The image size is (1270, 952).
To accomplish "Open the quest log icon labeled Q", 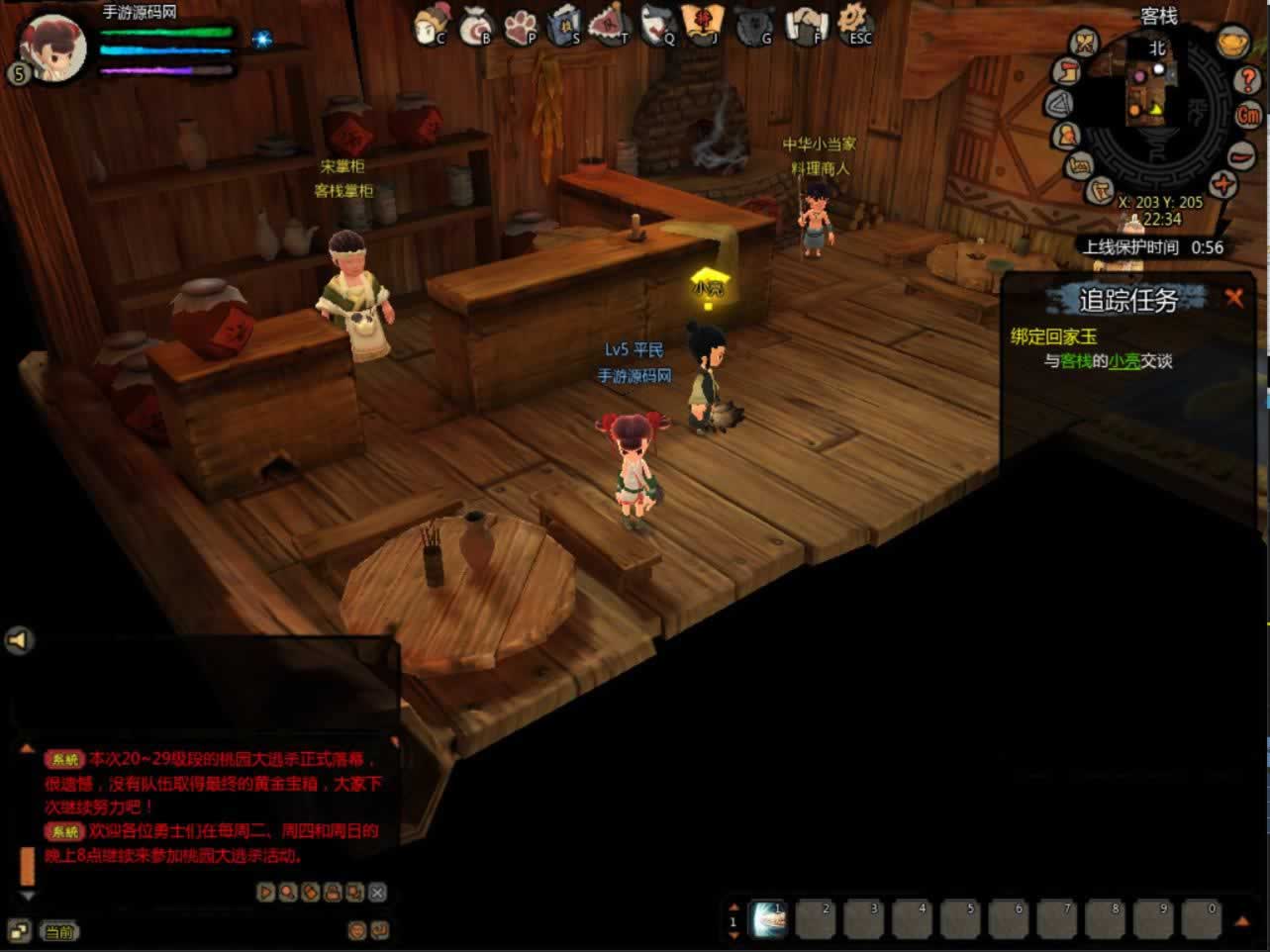I will point(657,26).
